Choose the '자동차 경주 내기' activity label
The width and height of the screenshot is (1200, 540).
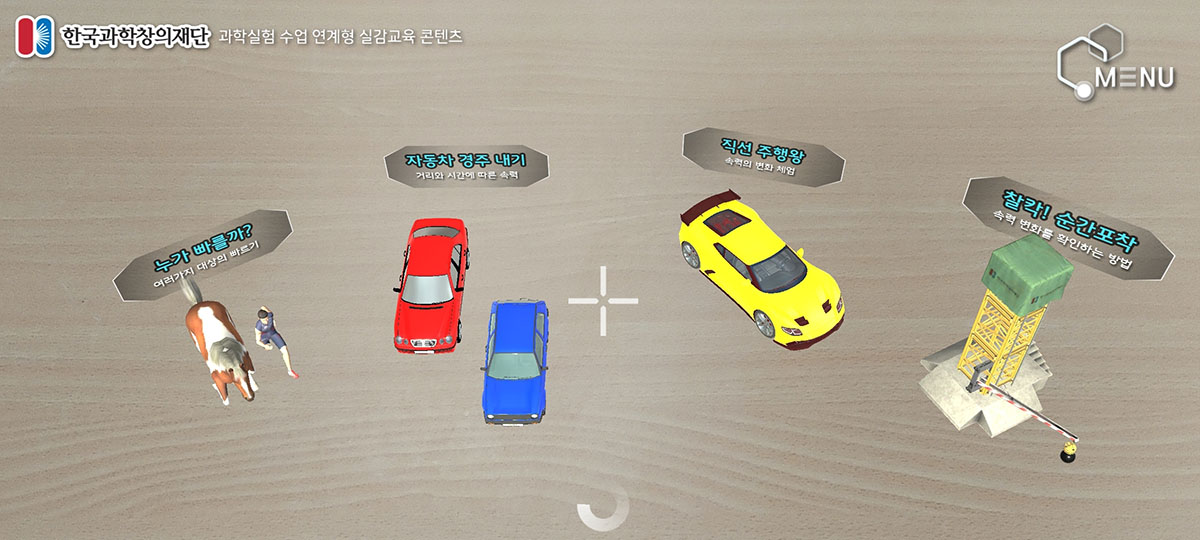(x=466, y=165)
